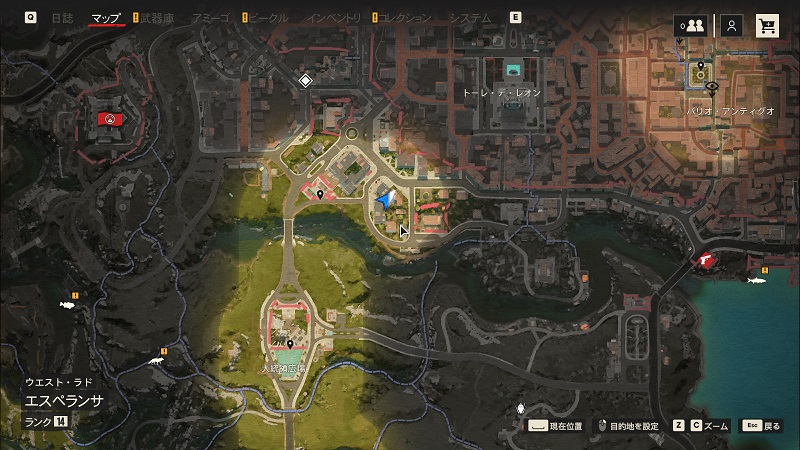The image size is (800, 450).
Task: Open the player profile icon
Action: coord(732,26)
